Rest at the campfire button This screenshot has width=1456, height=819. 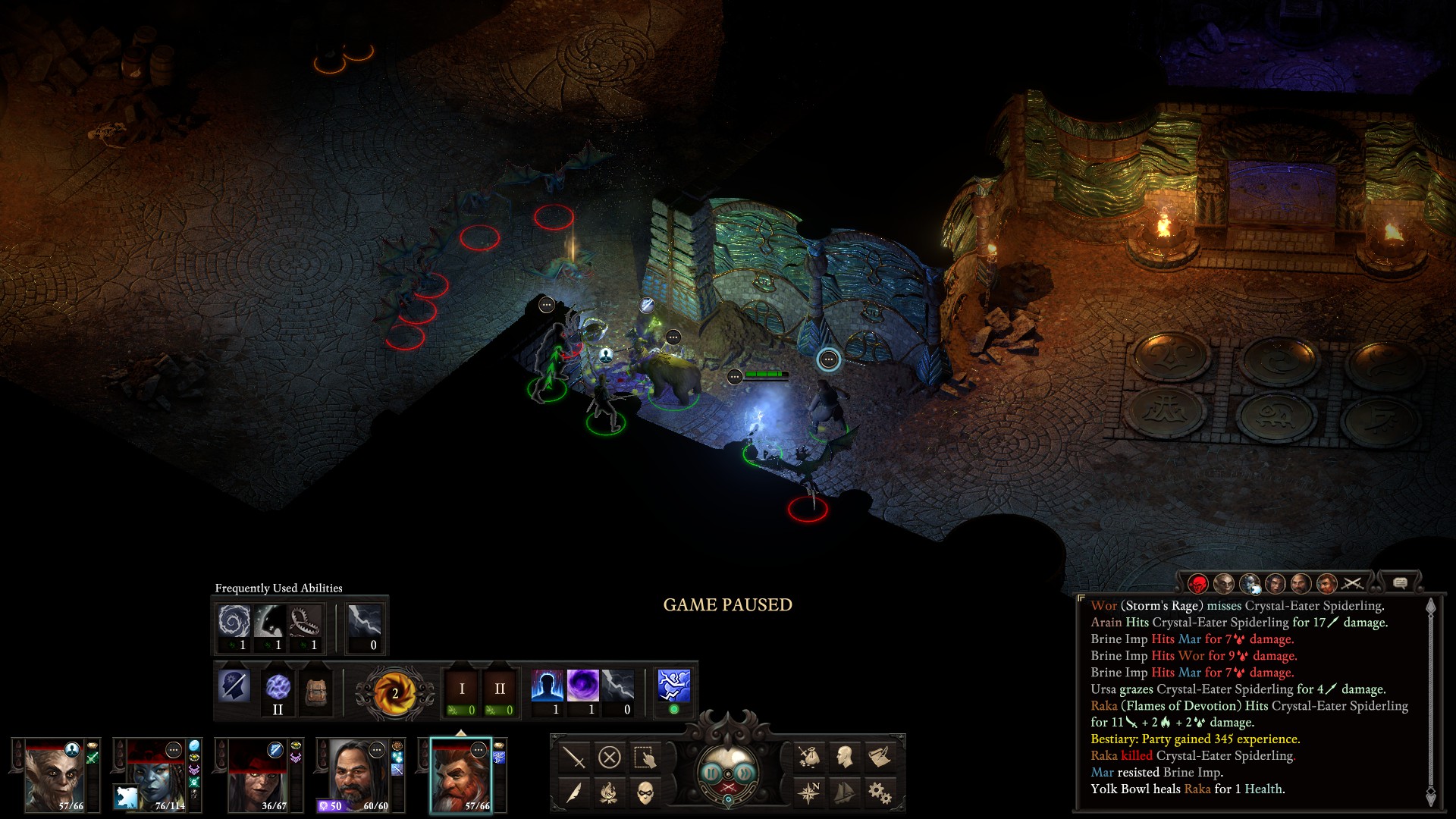[609, 792]
